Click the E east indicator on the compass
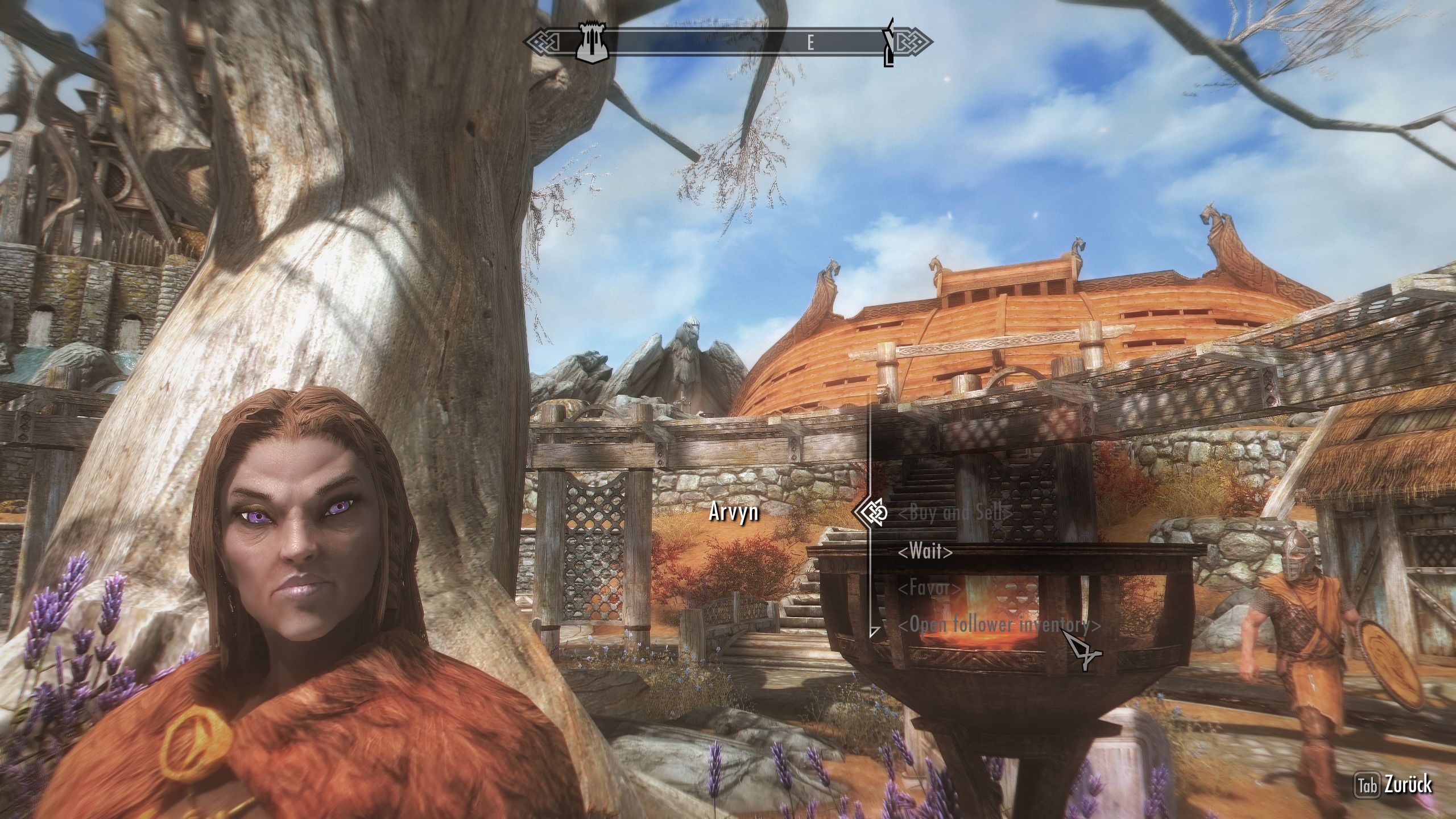This screenshot has width=1456, height=819. click(810, 41)
